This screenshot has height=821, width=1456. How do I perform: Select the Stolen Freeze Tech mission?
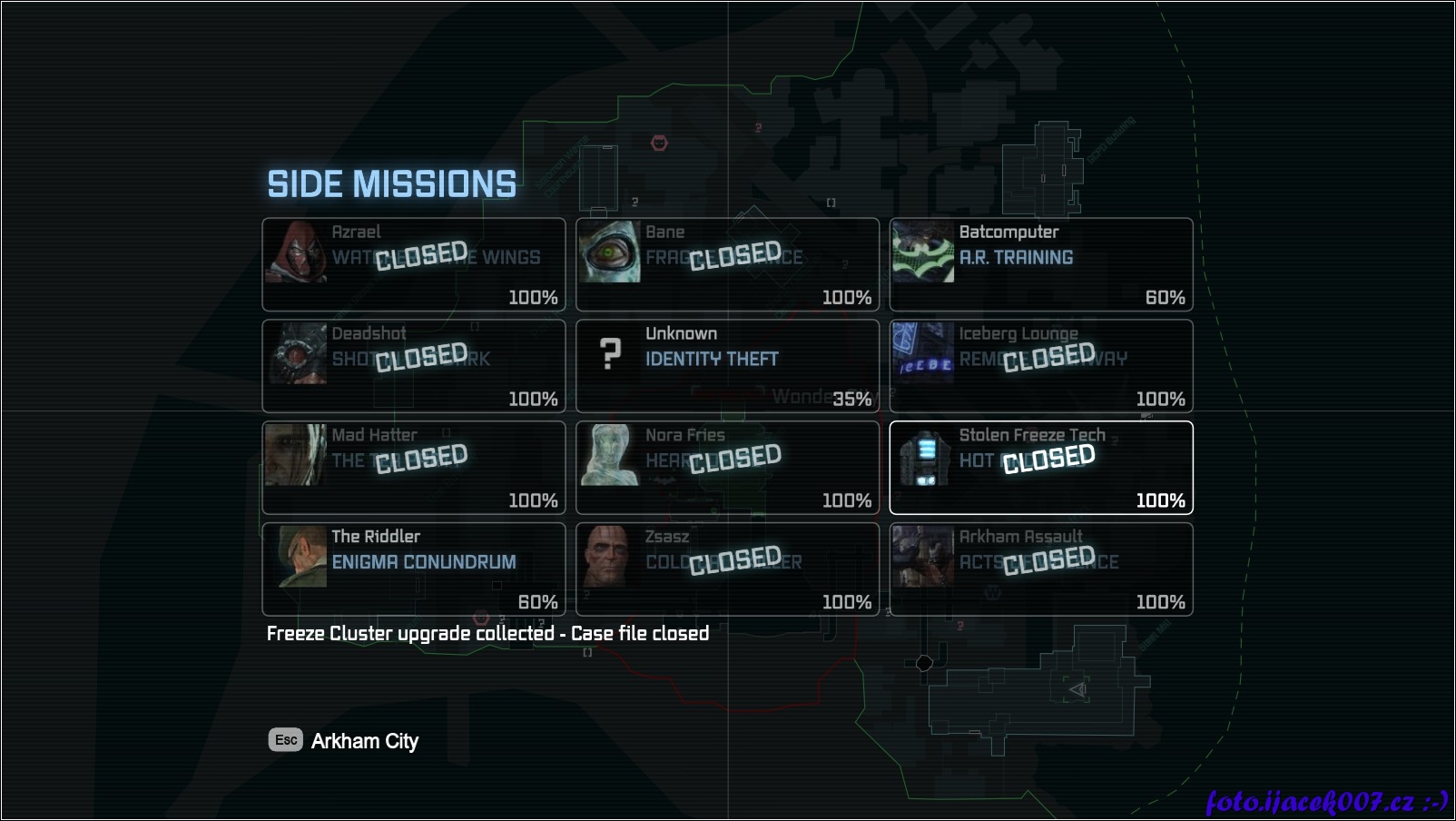[1041, 468]
